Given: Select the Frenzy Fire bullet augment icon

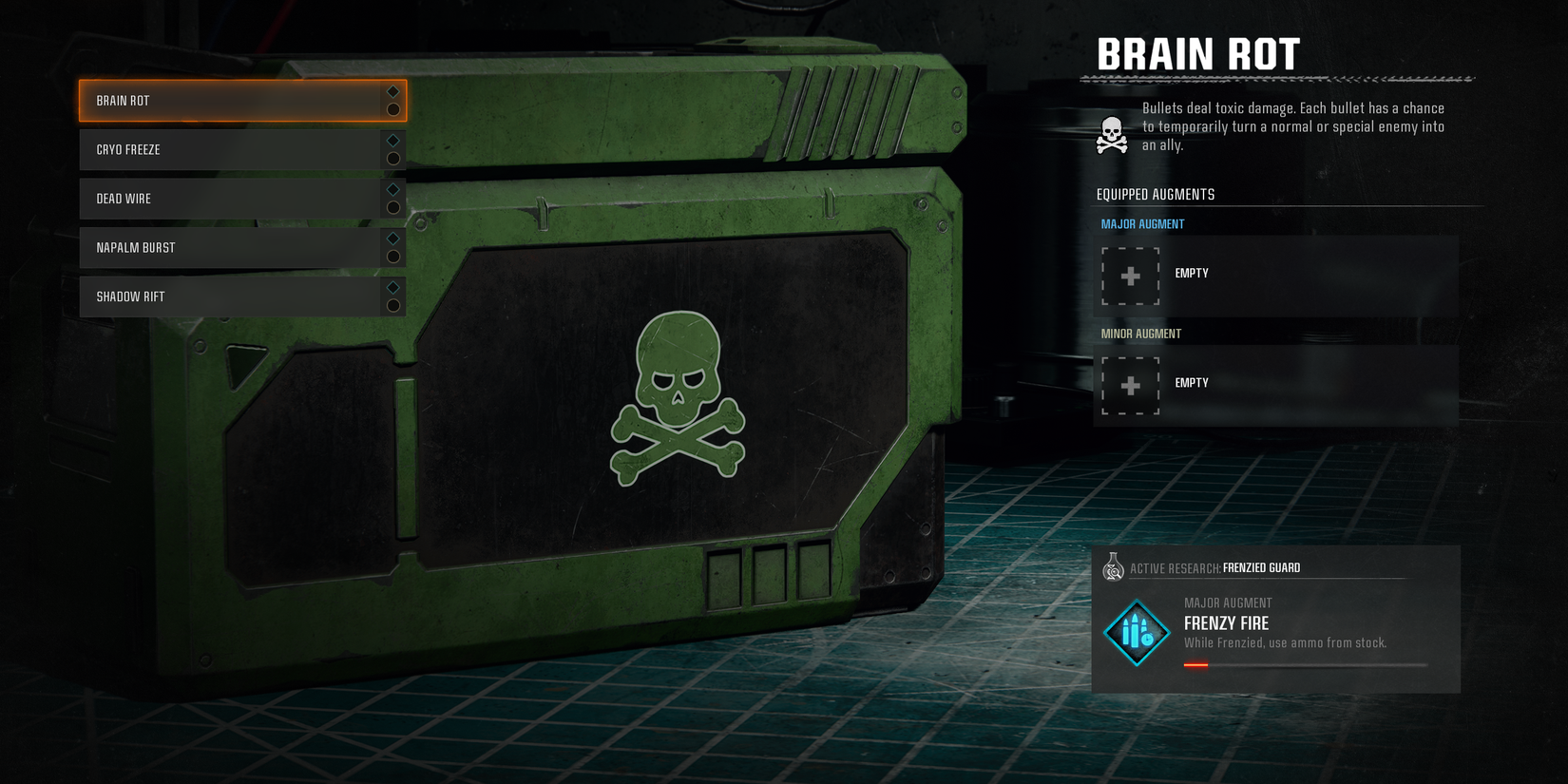Looking at the screenshot, I should [x=1135, y=632].
